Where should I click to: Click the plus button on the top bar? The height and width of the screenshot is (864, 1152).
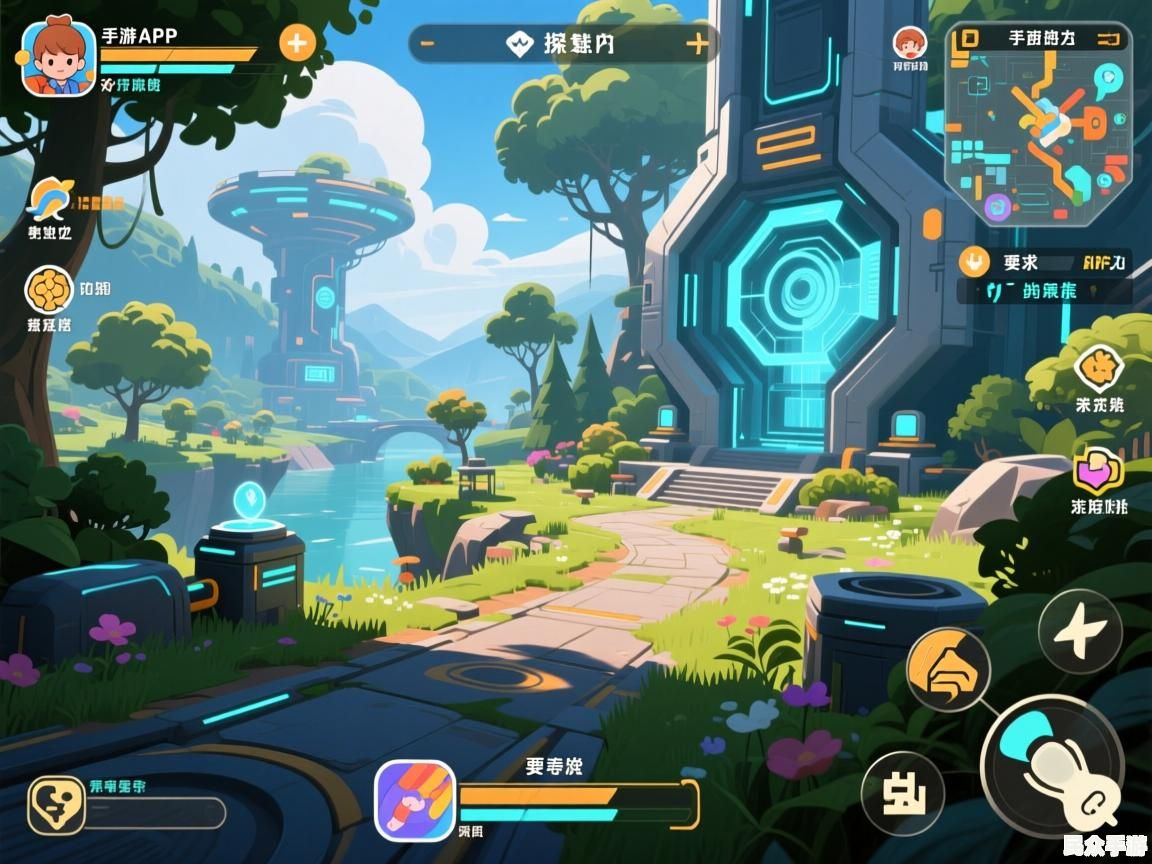pyautogui.click(x=697, y=43)
